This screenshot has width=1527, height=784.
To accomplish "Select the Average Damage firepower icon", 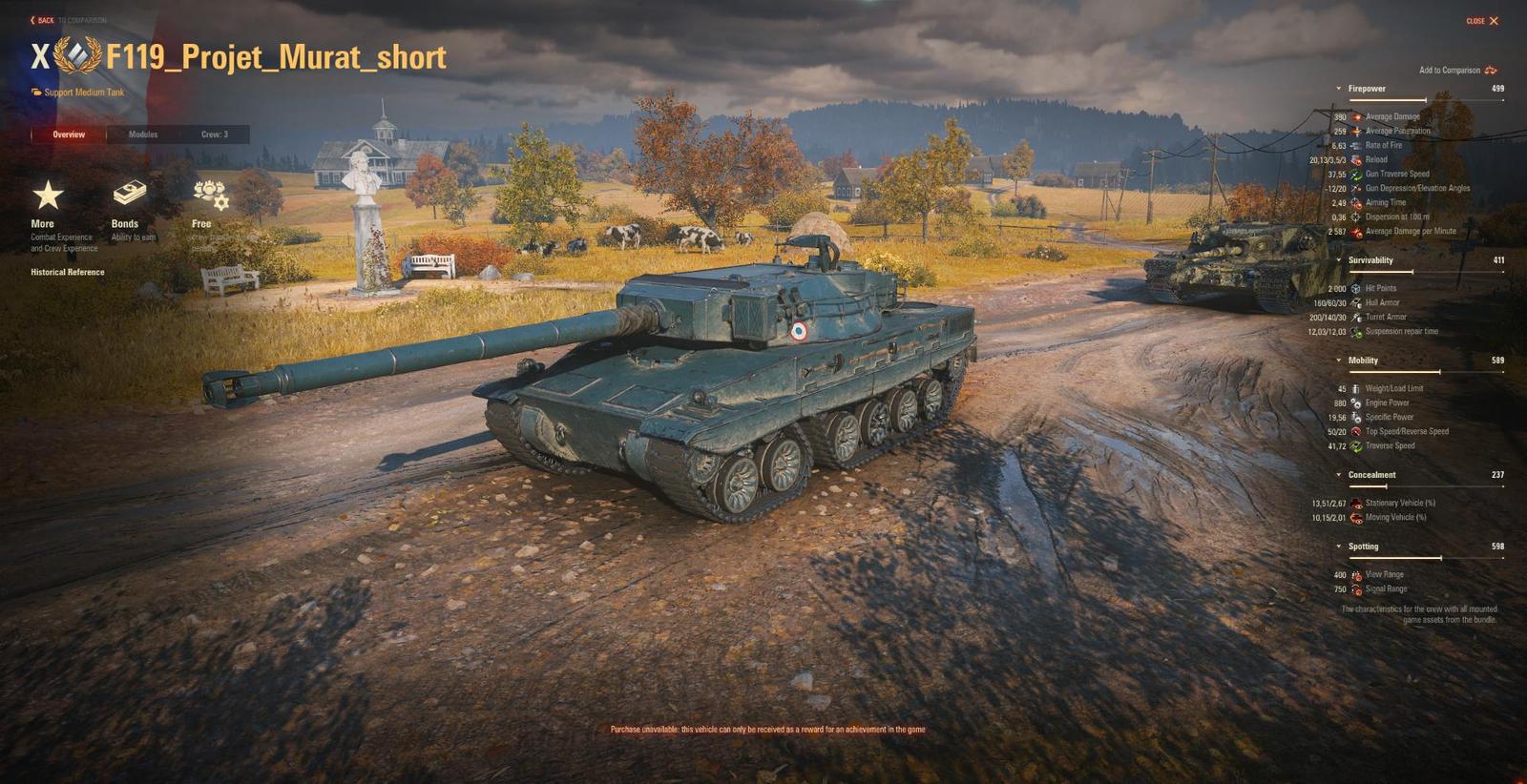I will (x=1355, y=115).
